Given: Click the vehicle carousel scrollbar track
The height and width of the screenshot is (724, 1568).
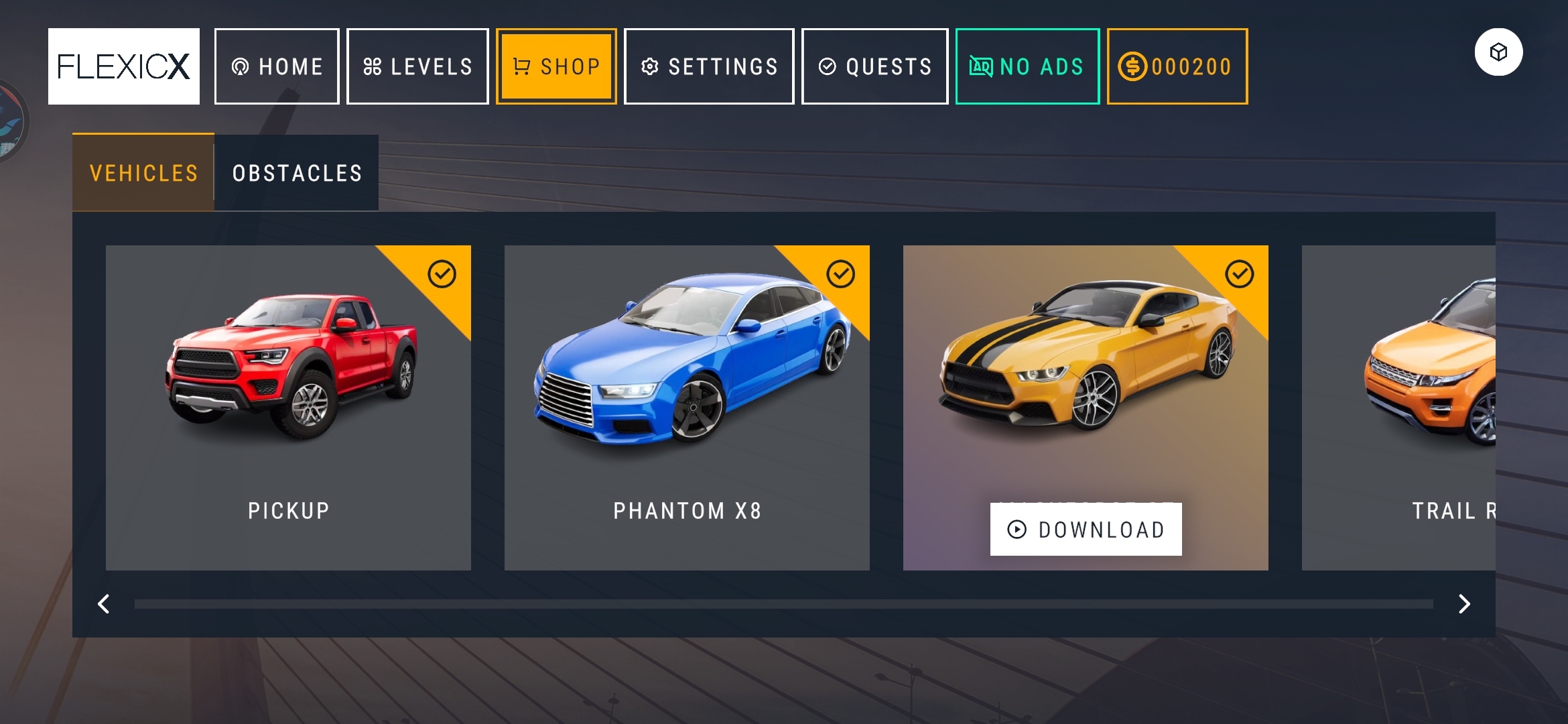Looking at the screenshot, I should click(783, 604).
